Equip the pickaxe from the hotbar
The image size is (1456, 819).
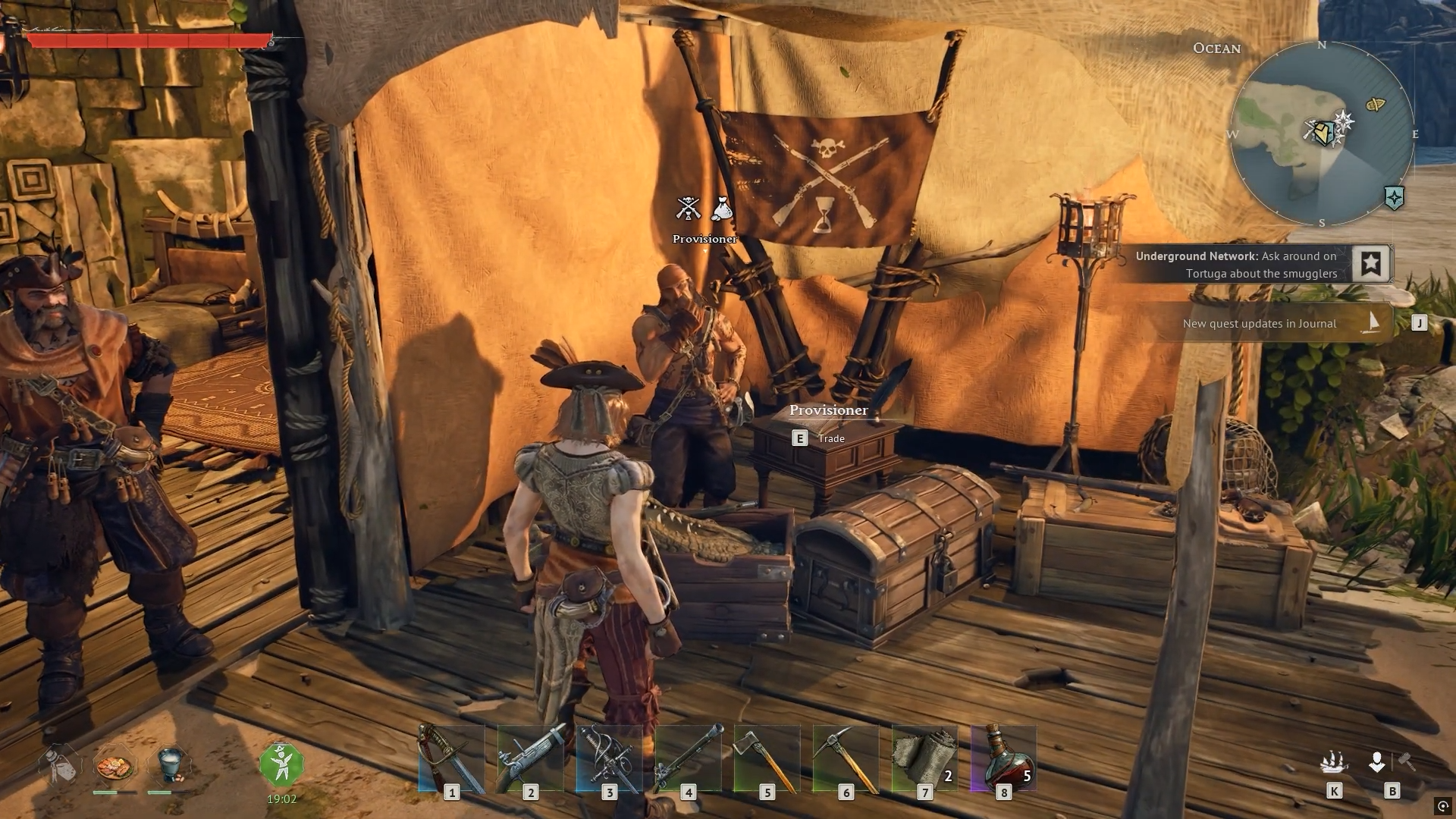point(845,758)
